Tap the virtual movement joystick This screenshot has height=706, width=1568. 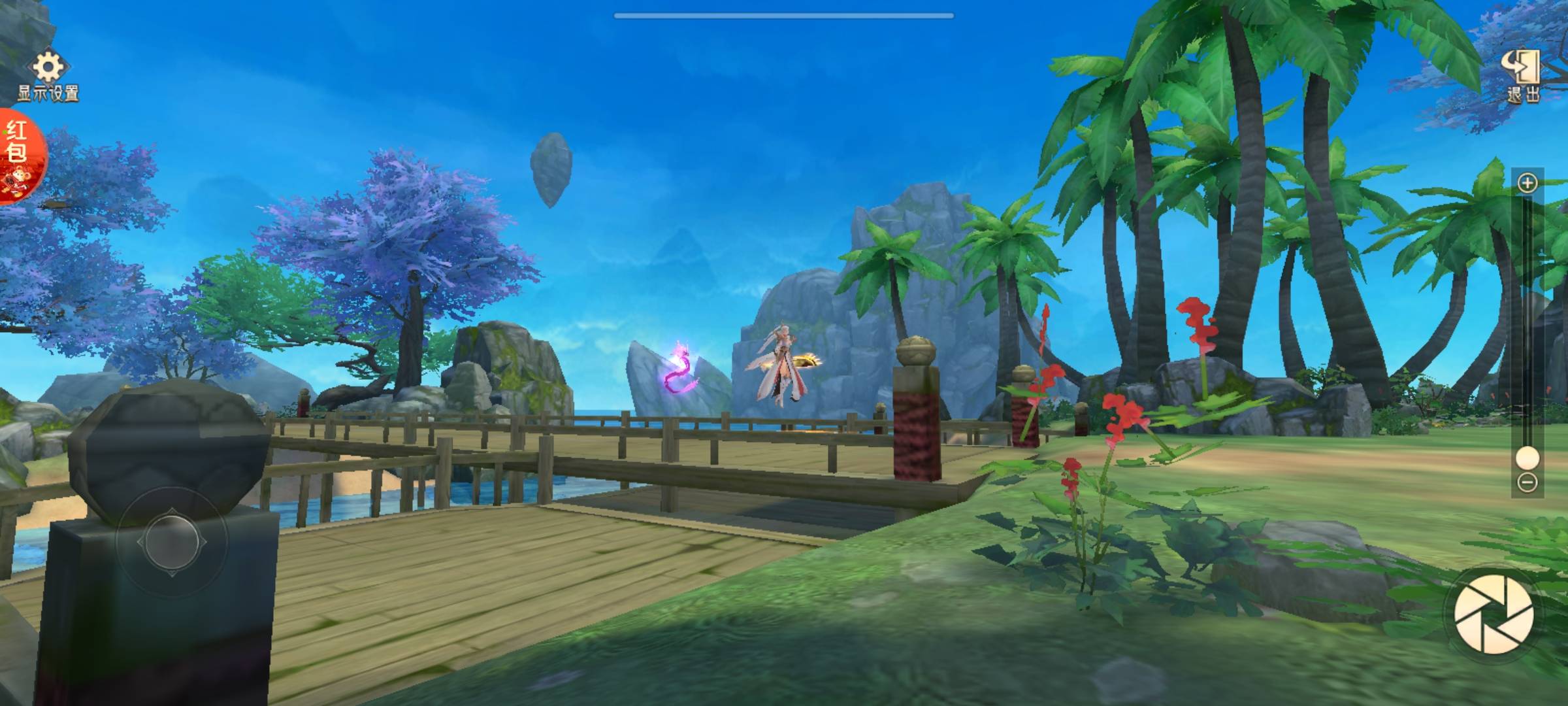coord(172,542)
